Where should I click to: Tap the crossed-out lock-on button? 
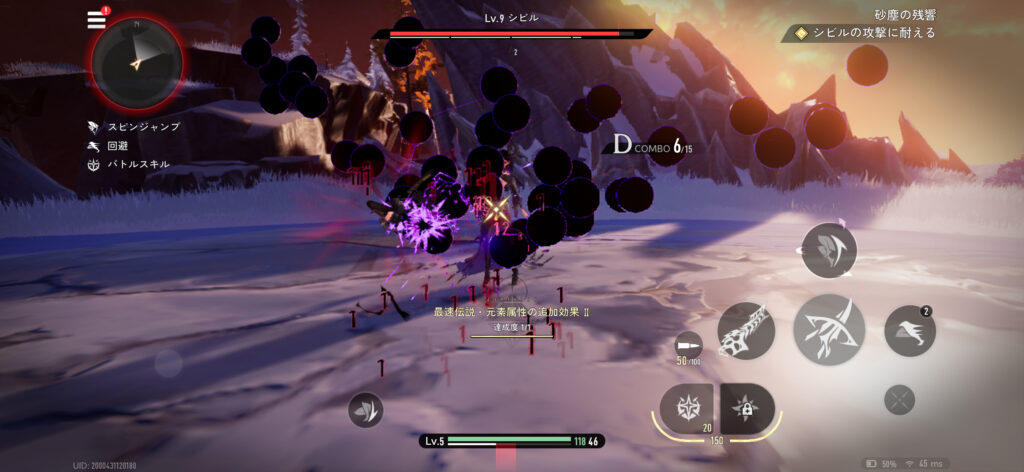tap(900, 401)
